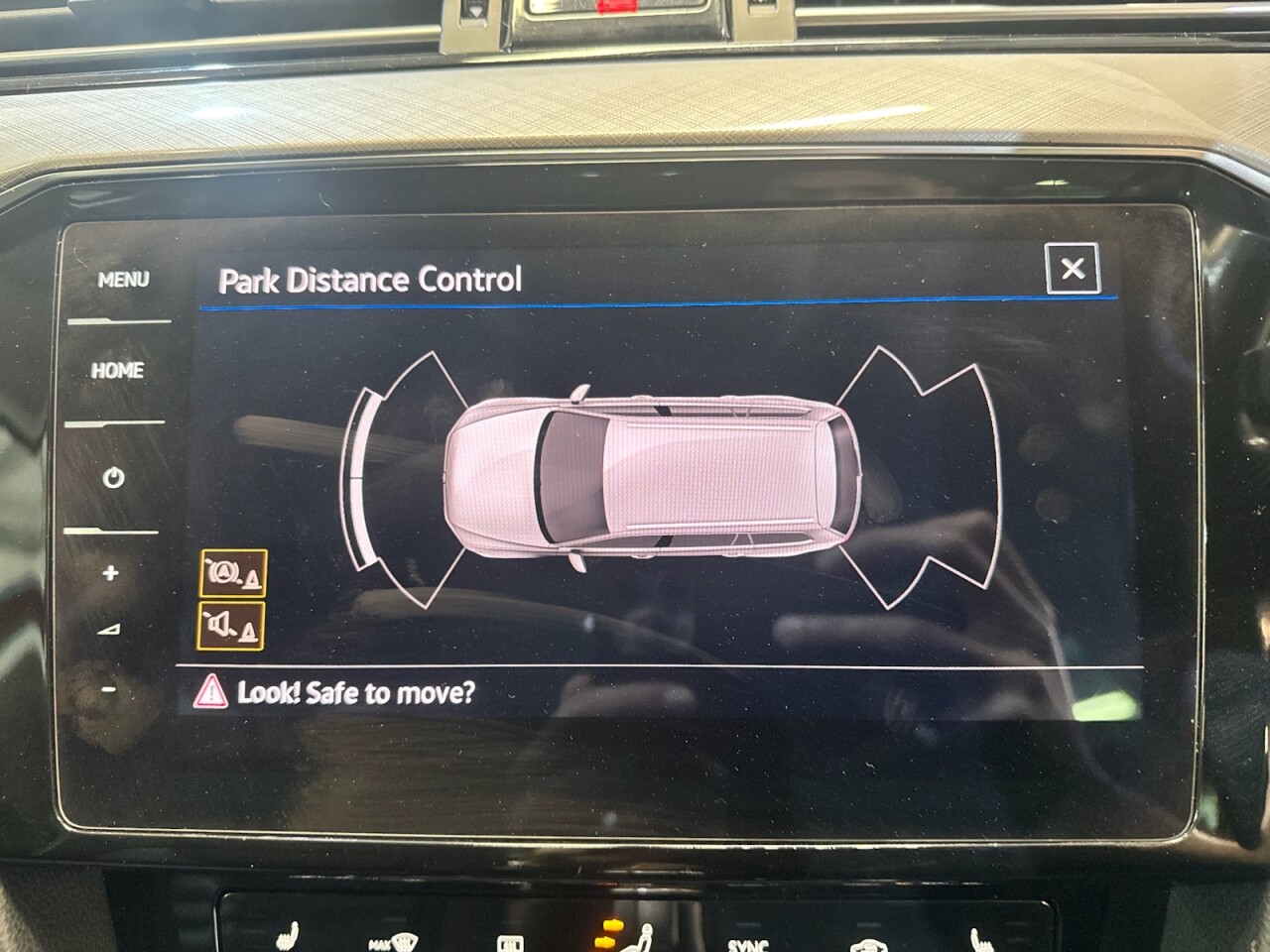Close the Park Distance Control screen
The width and height of the screenshot is (1270, 952).
click(1073, 269)
